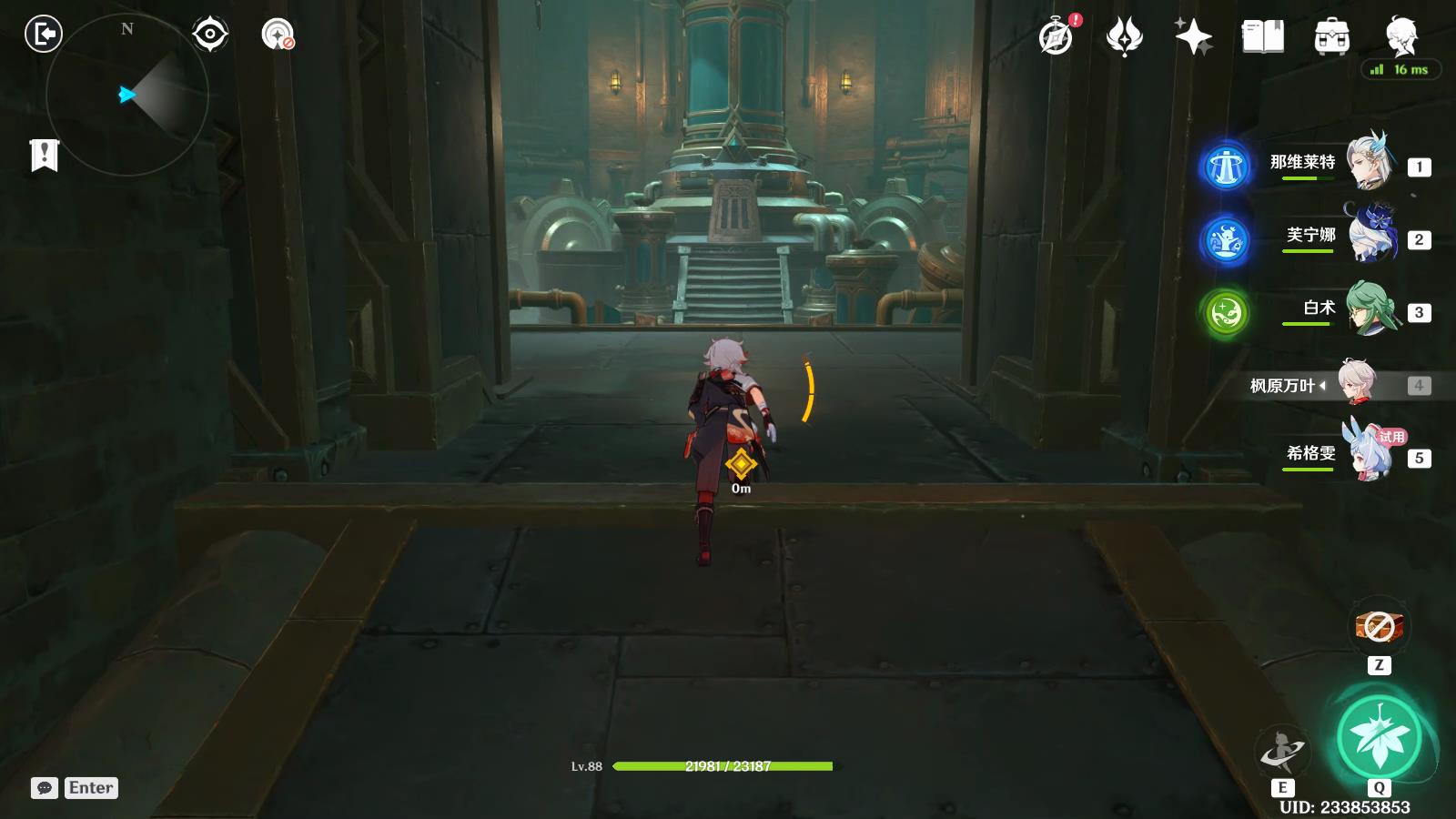Open the compass events icon with red alert
This screenshot has width=1456, height=819.
[x=1057, y=37]
